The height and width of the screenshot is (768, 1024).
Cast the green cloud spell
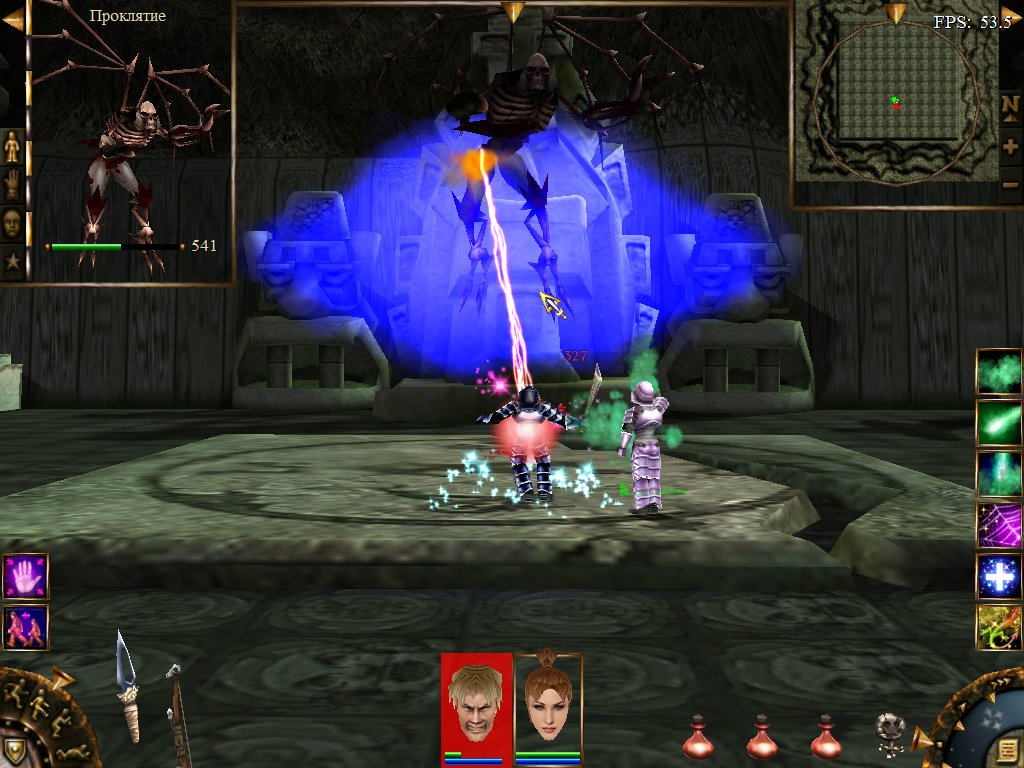pyautogui.click(x=998, y=372)
